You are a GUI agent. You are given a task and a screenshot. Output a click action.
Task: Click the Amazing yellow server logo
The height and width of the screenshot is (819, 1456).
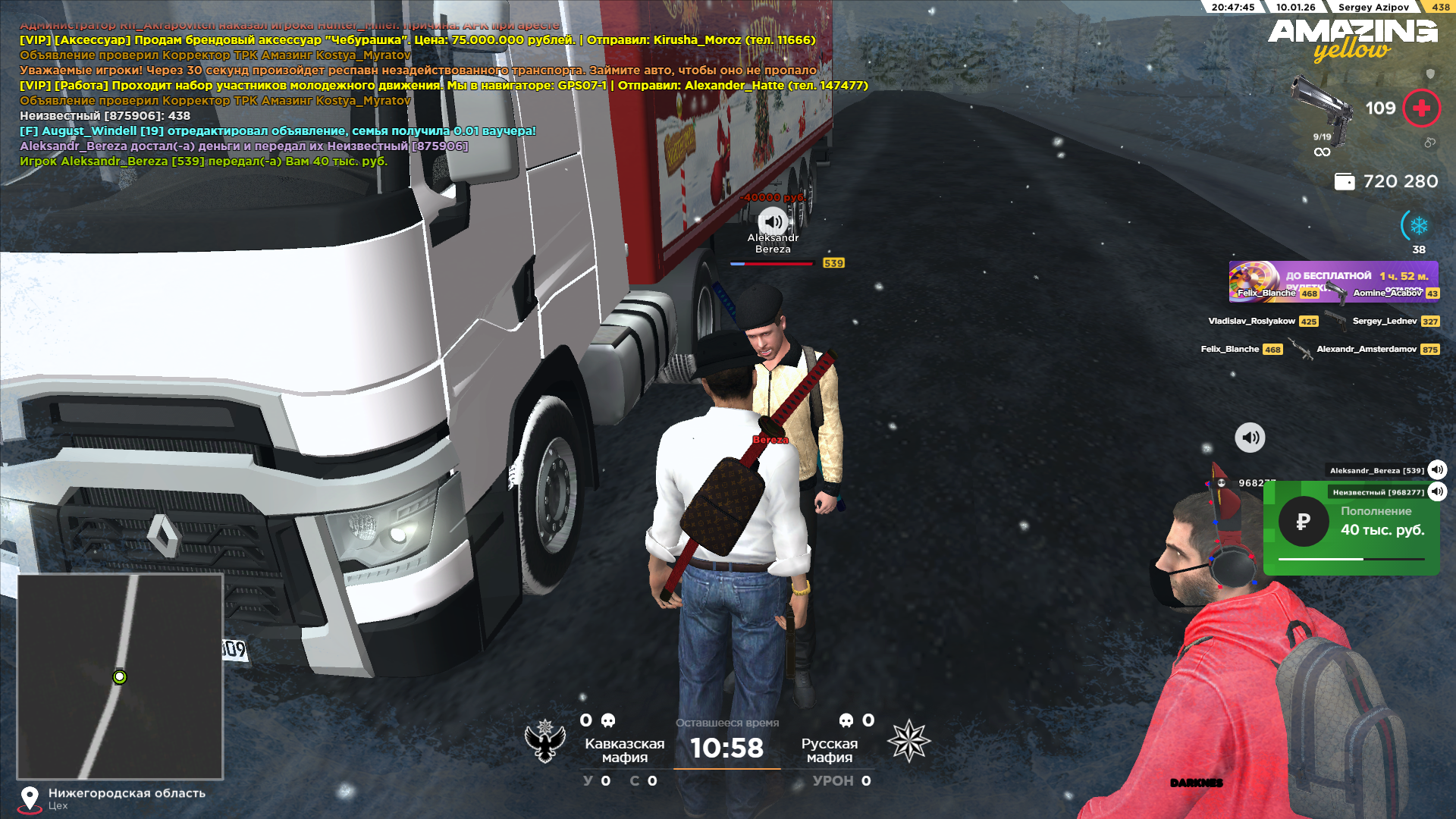[x=1352, y=39]
